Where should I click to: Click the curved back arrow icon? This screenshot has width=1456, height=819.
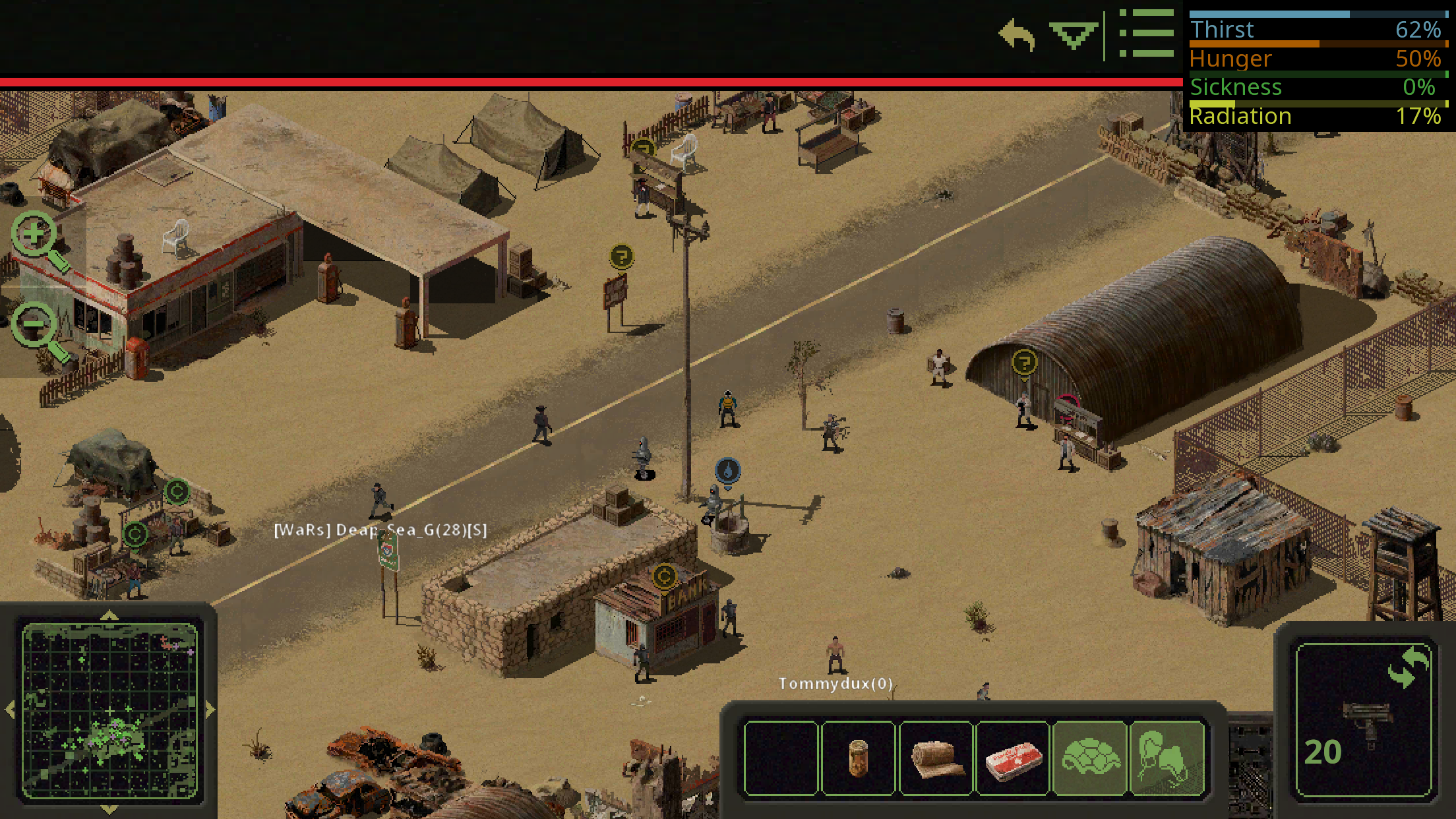[1016, 34]
